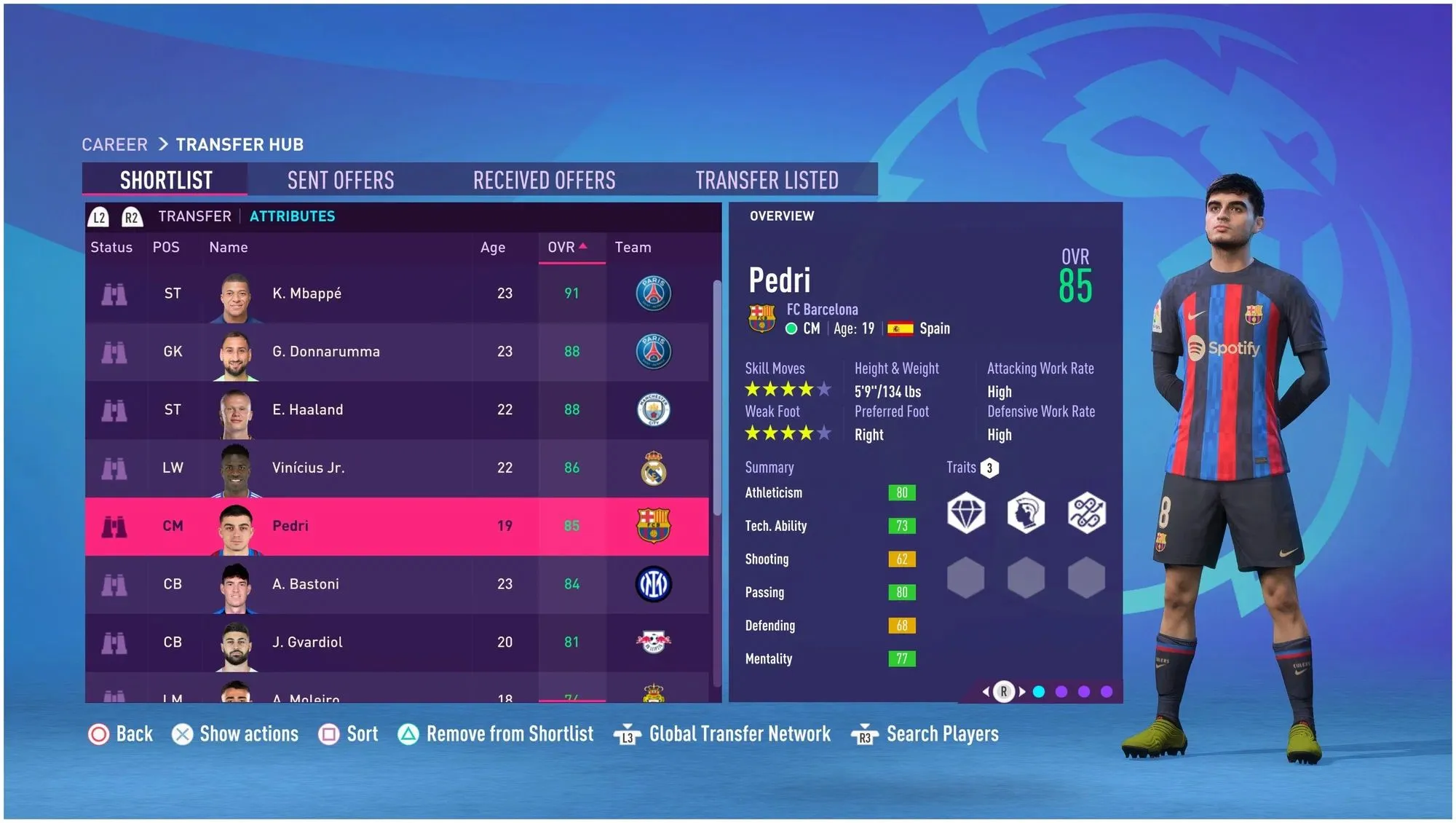Screen dimensions: 1456x823
Task: Open the Received Offers tab
Action: point(544,180)
